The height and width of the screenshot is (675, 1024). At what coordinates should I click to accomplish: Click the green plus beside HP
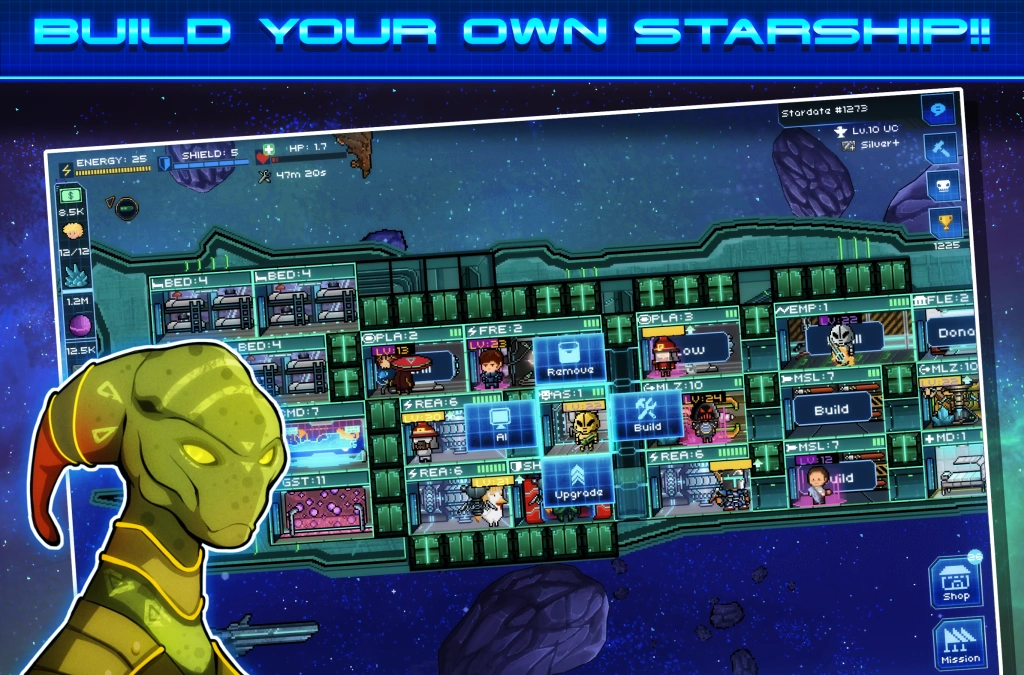[270, 149]
